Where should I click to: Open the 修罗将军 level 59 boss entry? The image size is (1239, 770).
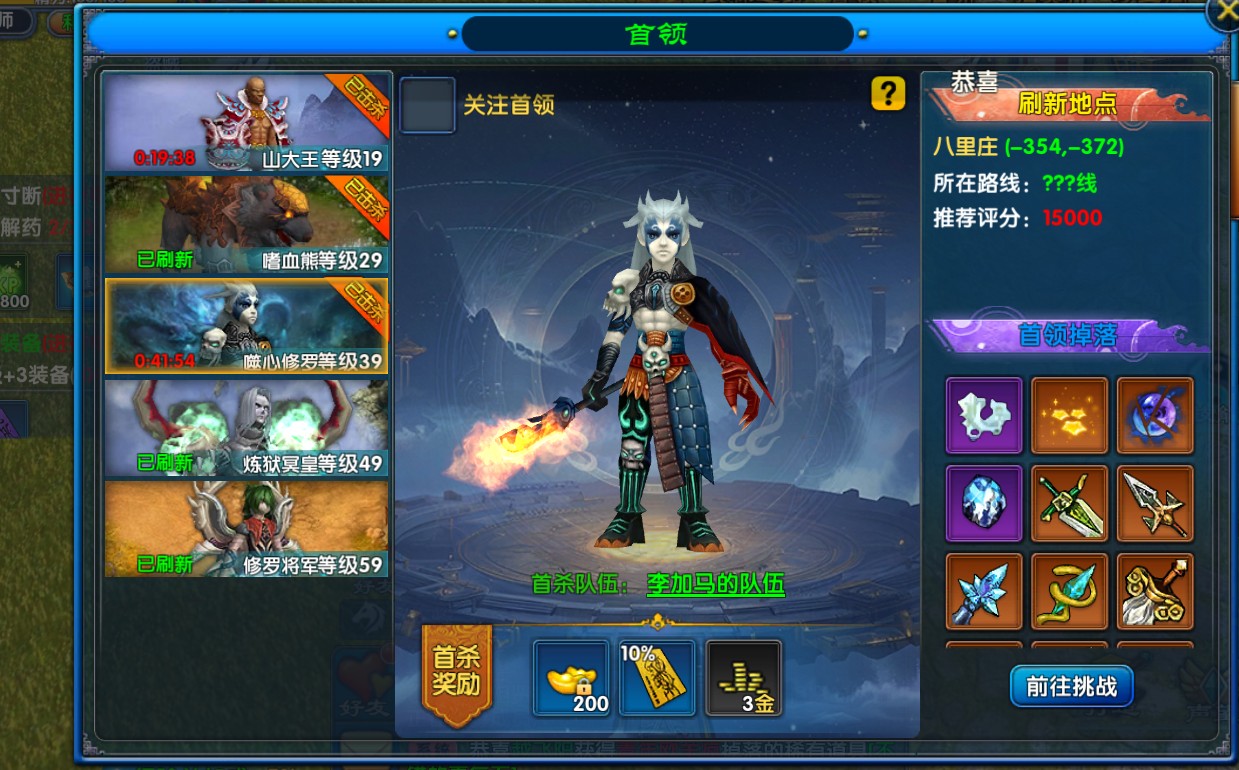246,529
